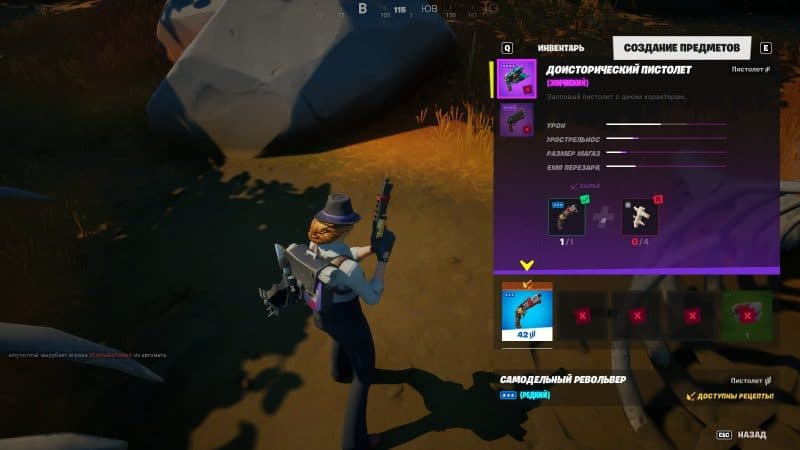800x450 pixels.
Task: Open the Создание предметов tab
Action: pos(682,48)
